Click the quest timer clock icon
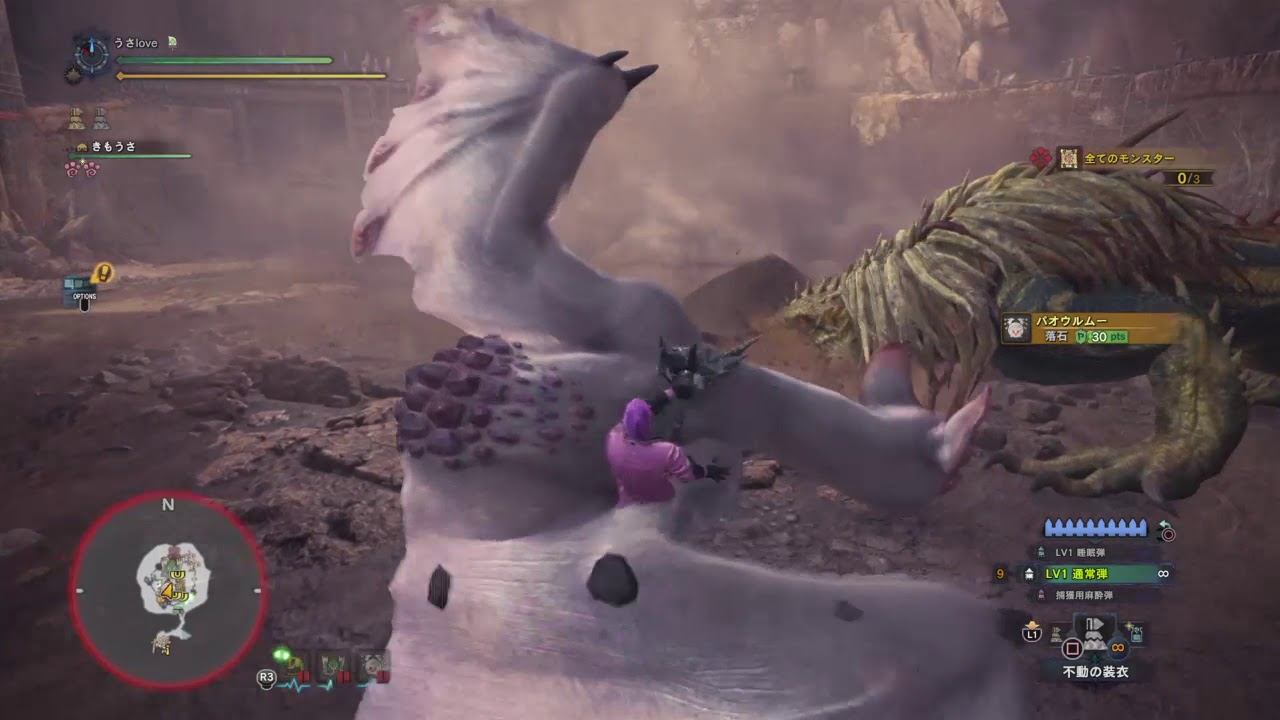The height and width of the screenshot is (720, 1280). 91,54
